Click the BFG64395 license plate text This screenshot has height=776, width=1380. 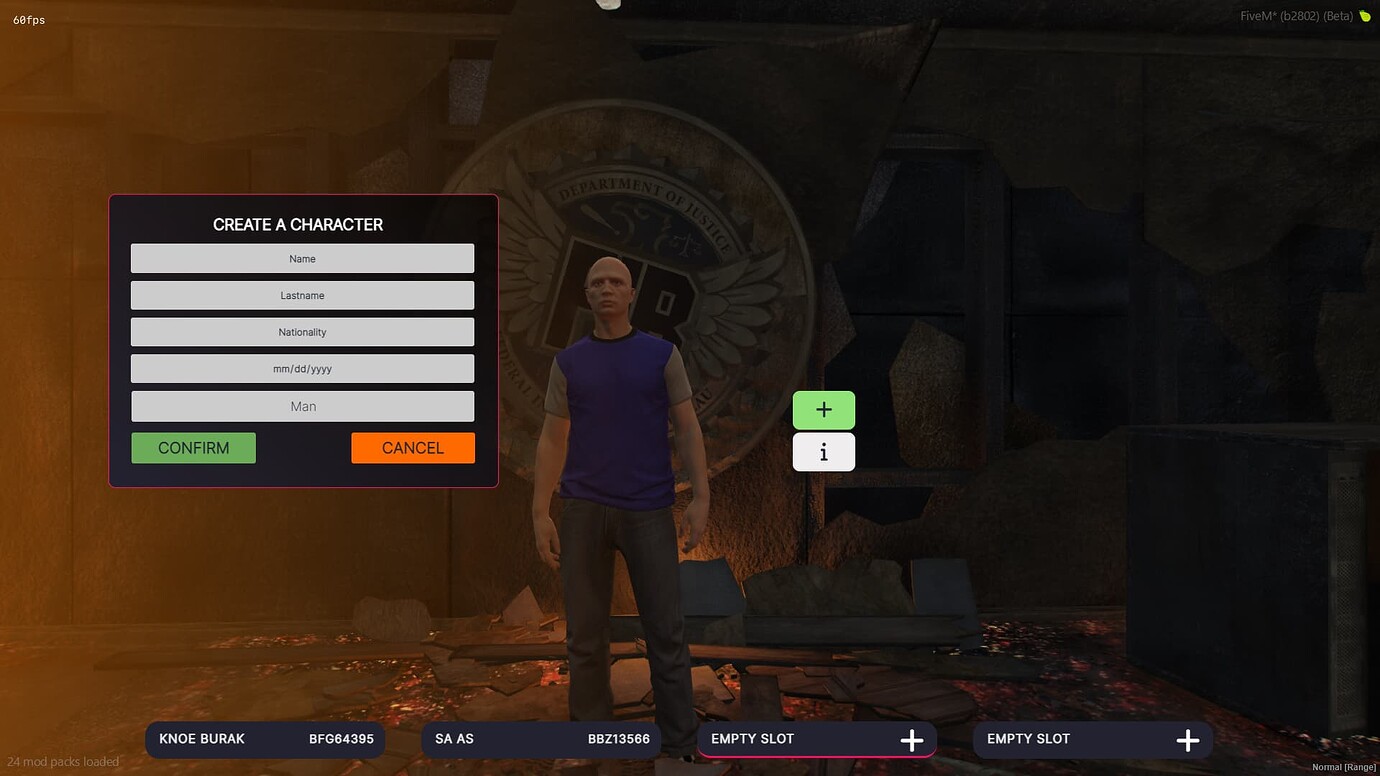tap(341, 739)
